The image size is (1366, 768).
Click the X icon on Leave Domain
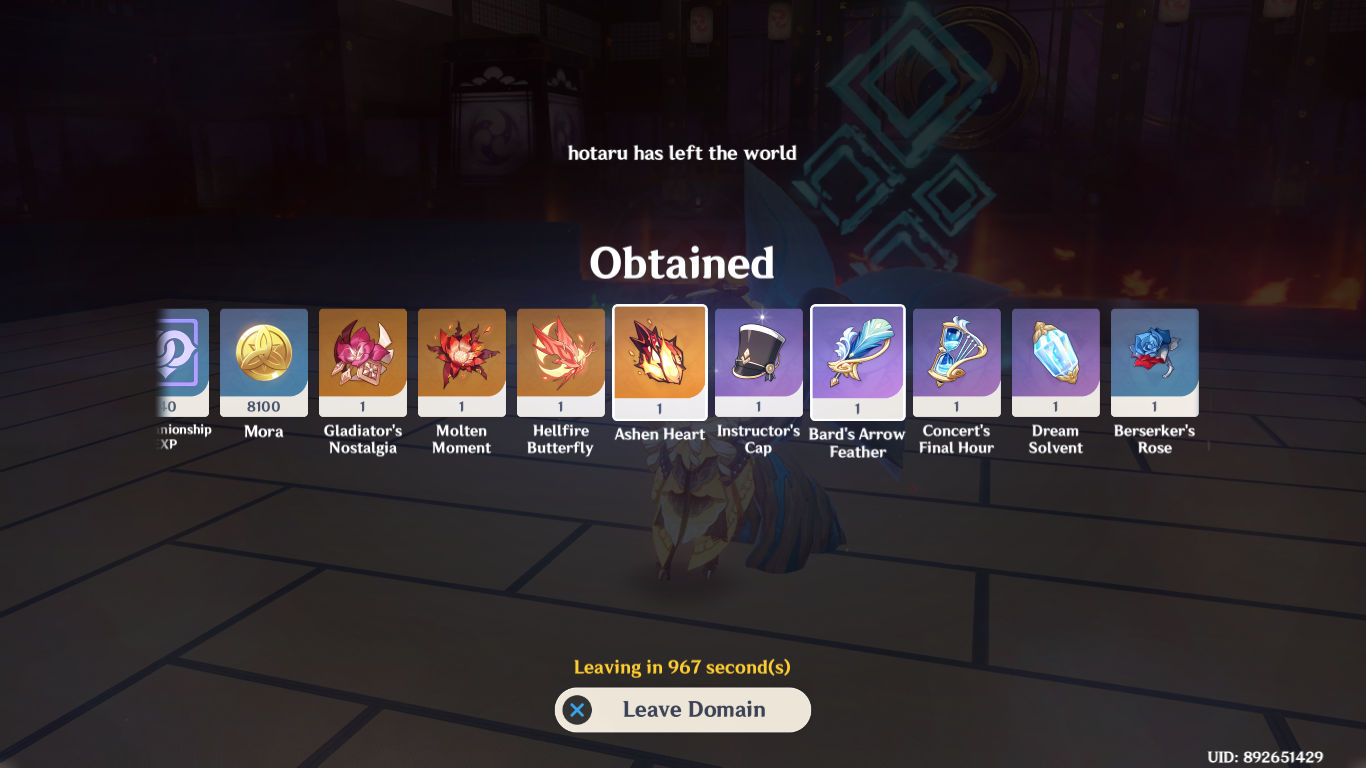pos(578,710)
